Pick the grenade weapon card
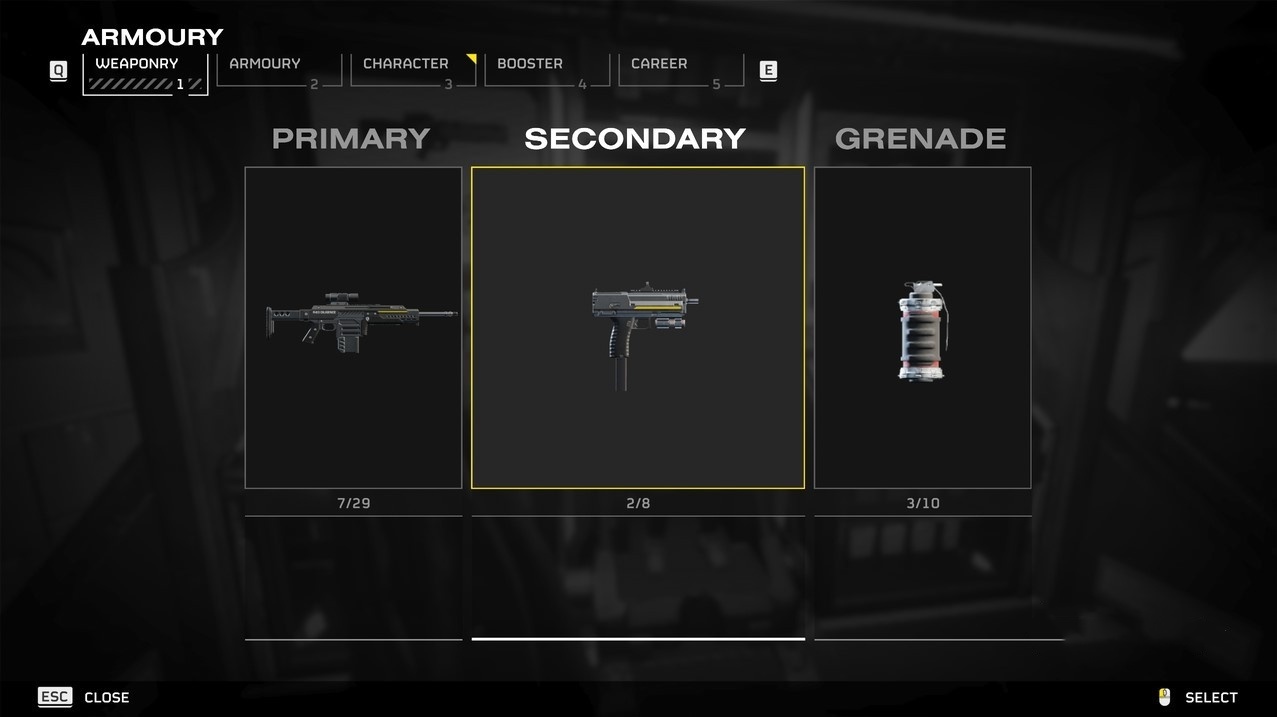The image size is (1277, 717). tap(922, 328)
